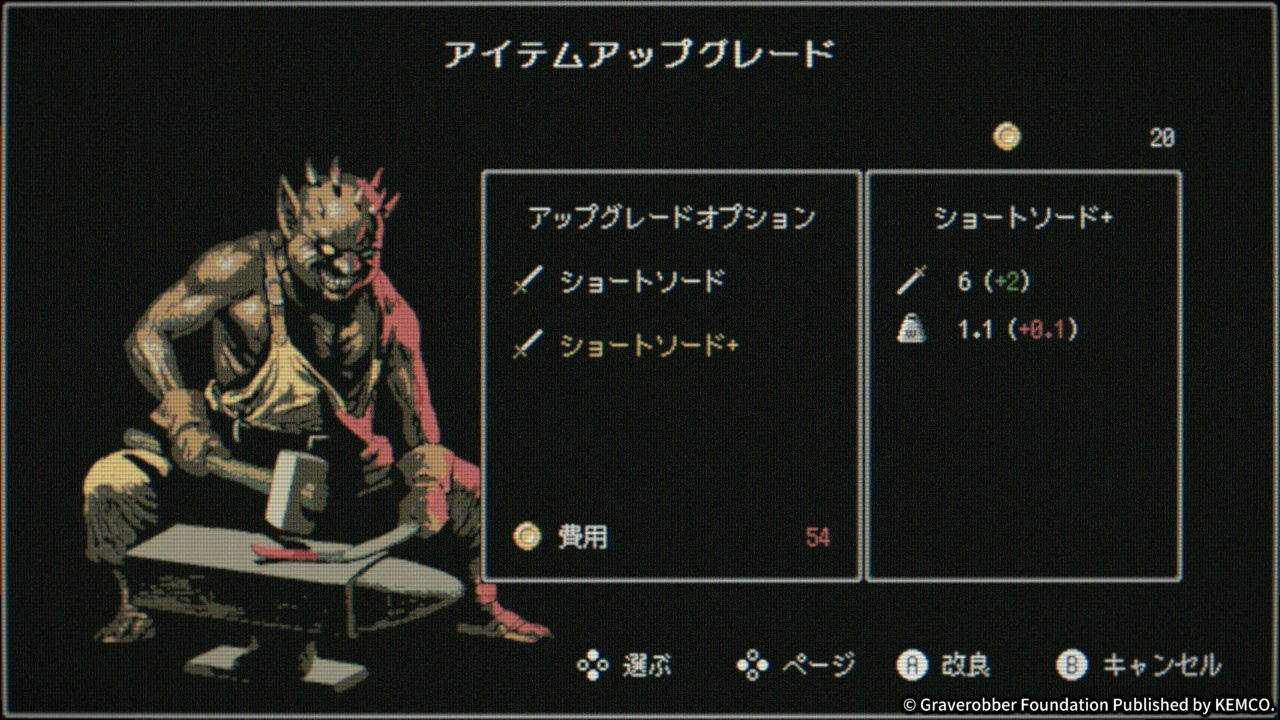The height and width of the screenshot is (720, 1280).
Task: Click the D-pad icon next to 選ぶ
Action: 593,664
